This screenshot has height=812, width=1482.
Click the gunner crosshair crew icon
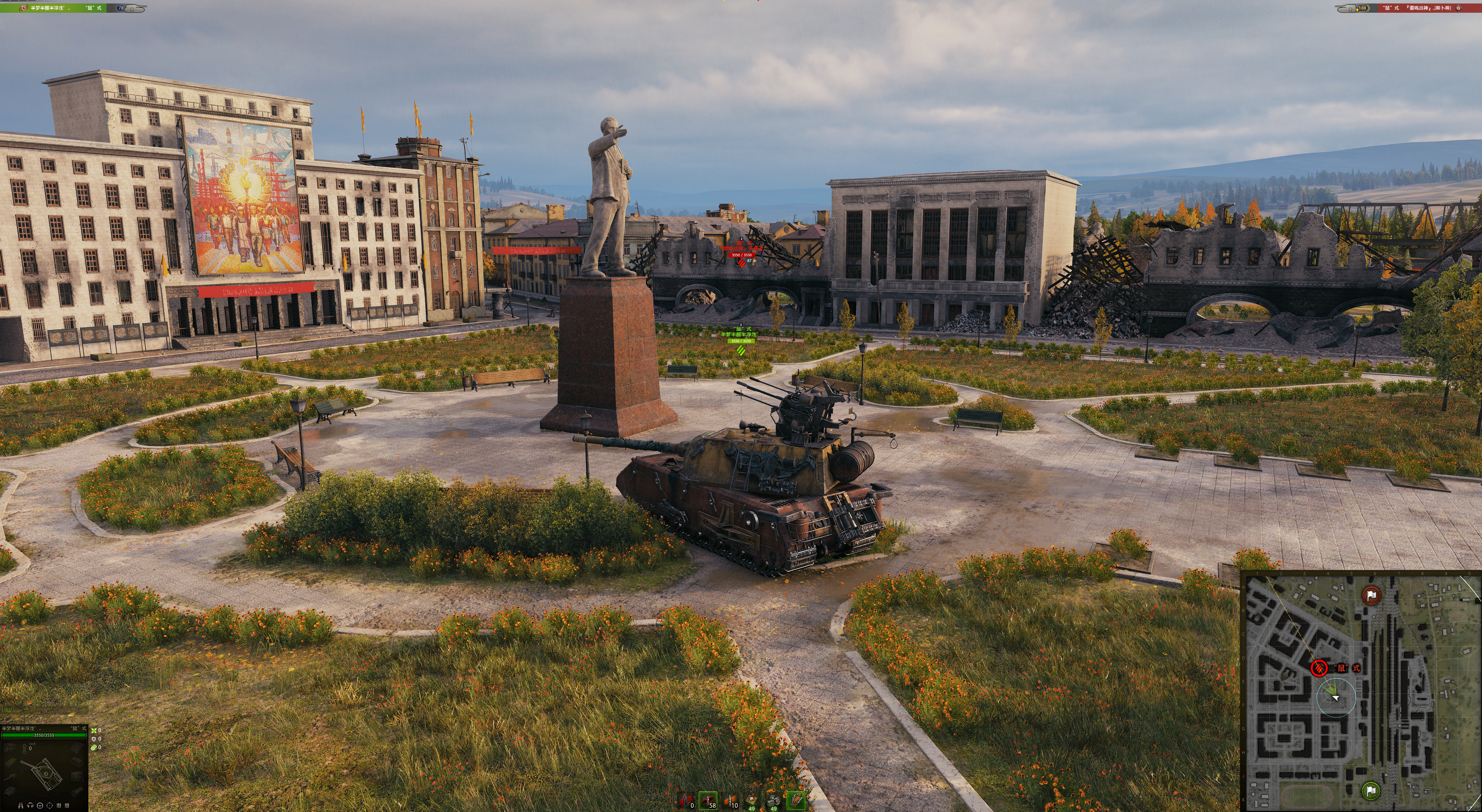coord(49,805)
